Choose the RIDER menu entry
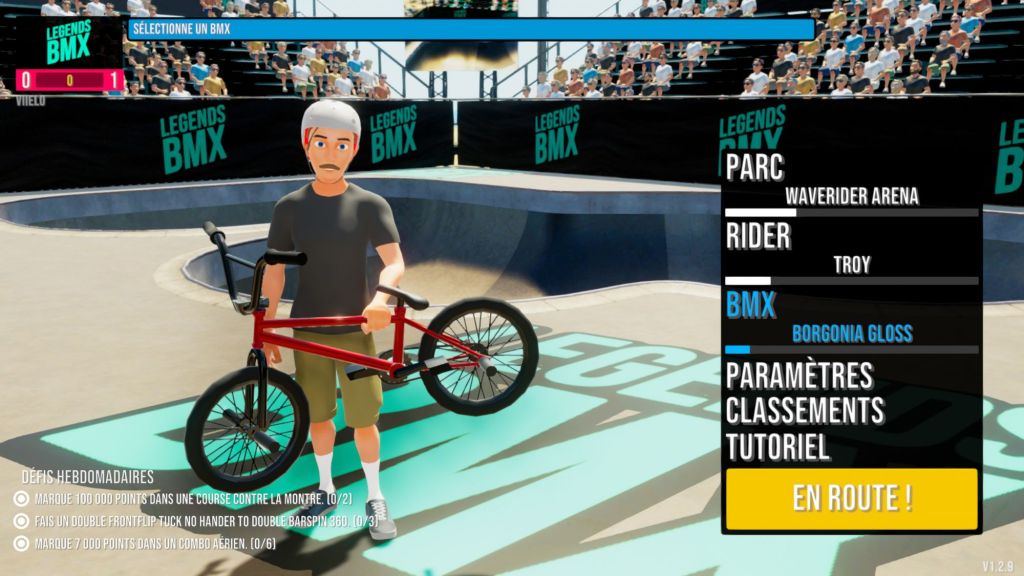This screenshot has height=576, width=1024. (758, 236)
